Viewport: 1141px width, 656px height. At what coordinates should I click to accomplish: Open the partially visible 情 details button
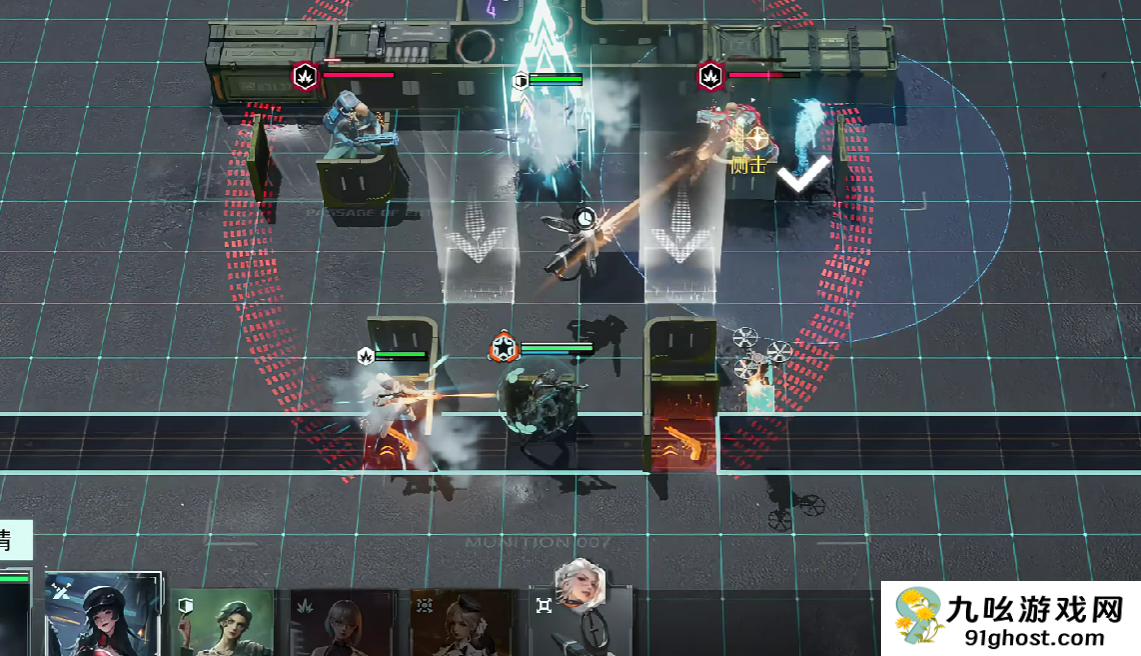[14, 541]
